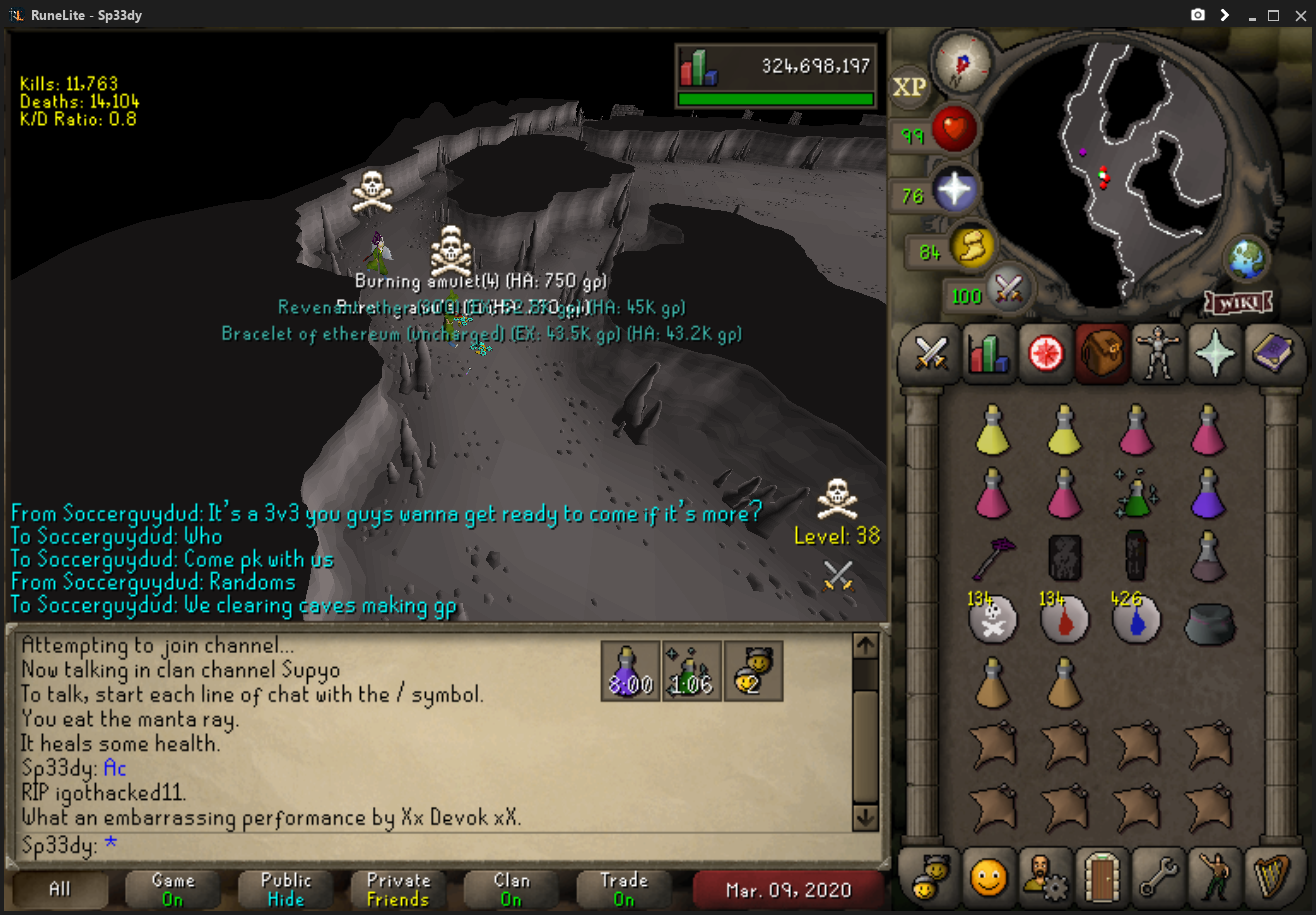Open the logout door tab

1102,877
